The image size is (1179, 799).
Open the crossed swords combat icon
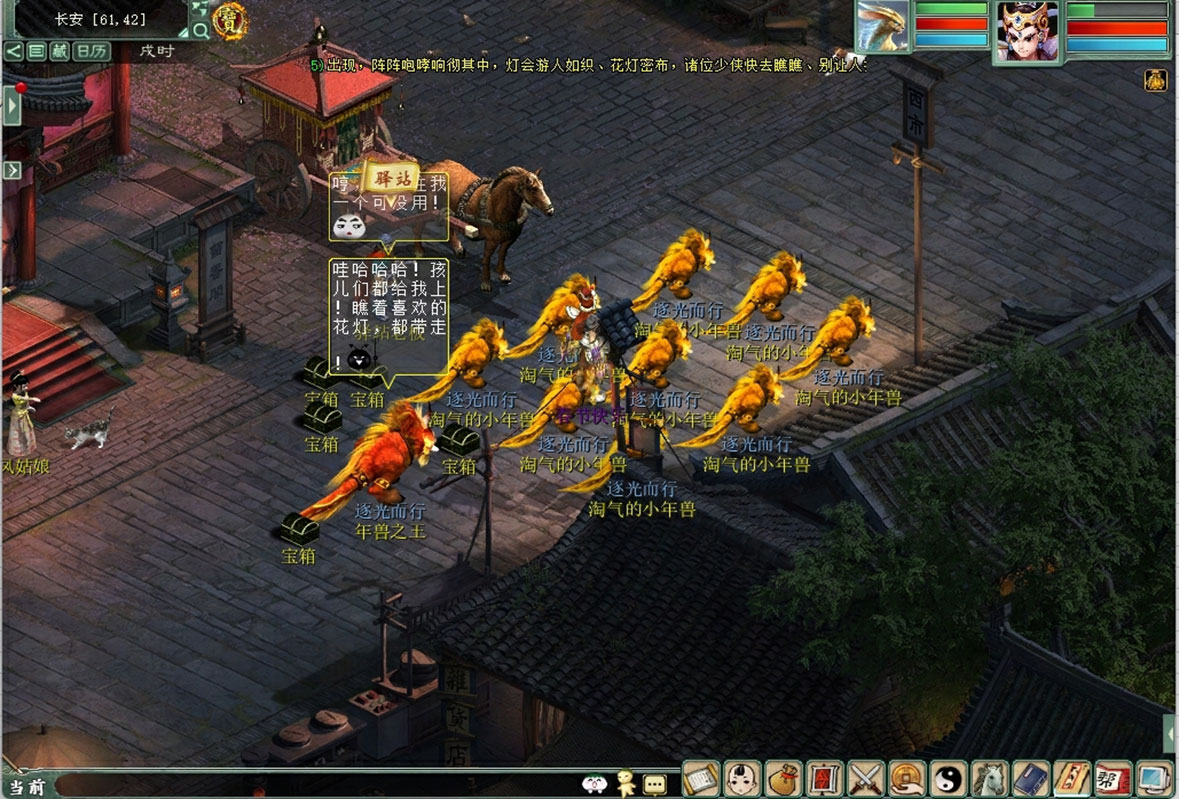tap(865, 778)
